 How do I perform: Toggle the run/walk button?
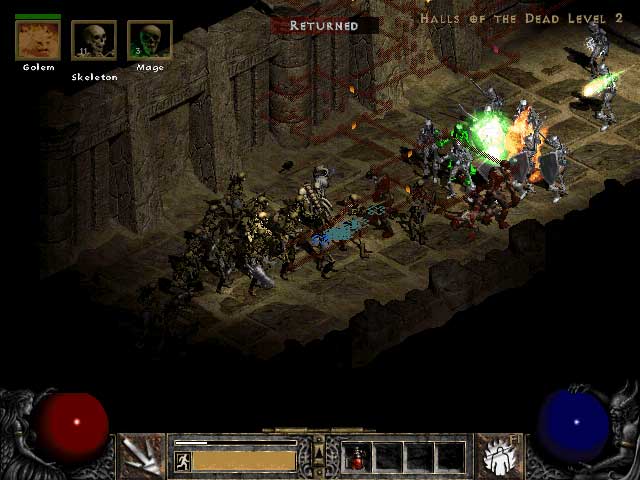tap(183, 461)
